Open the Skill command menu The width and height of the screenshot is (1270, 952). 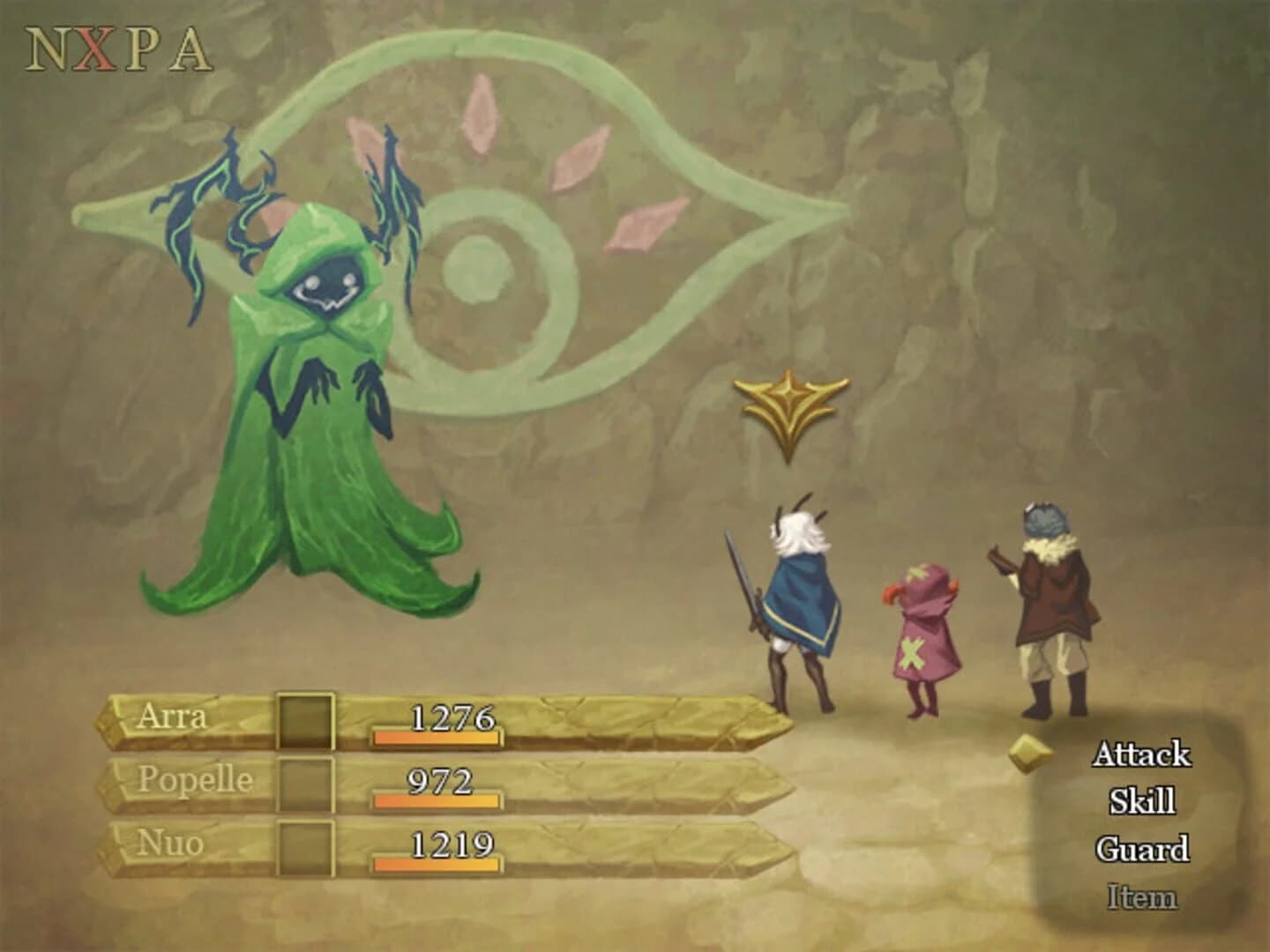click(1144, 800)
